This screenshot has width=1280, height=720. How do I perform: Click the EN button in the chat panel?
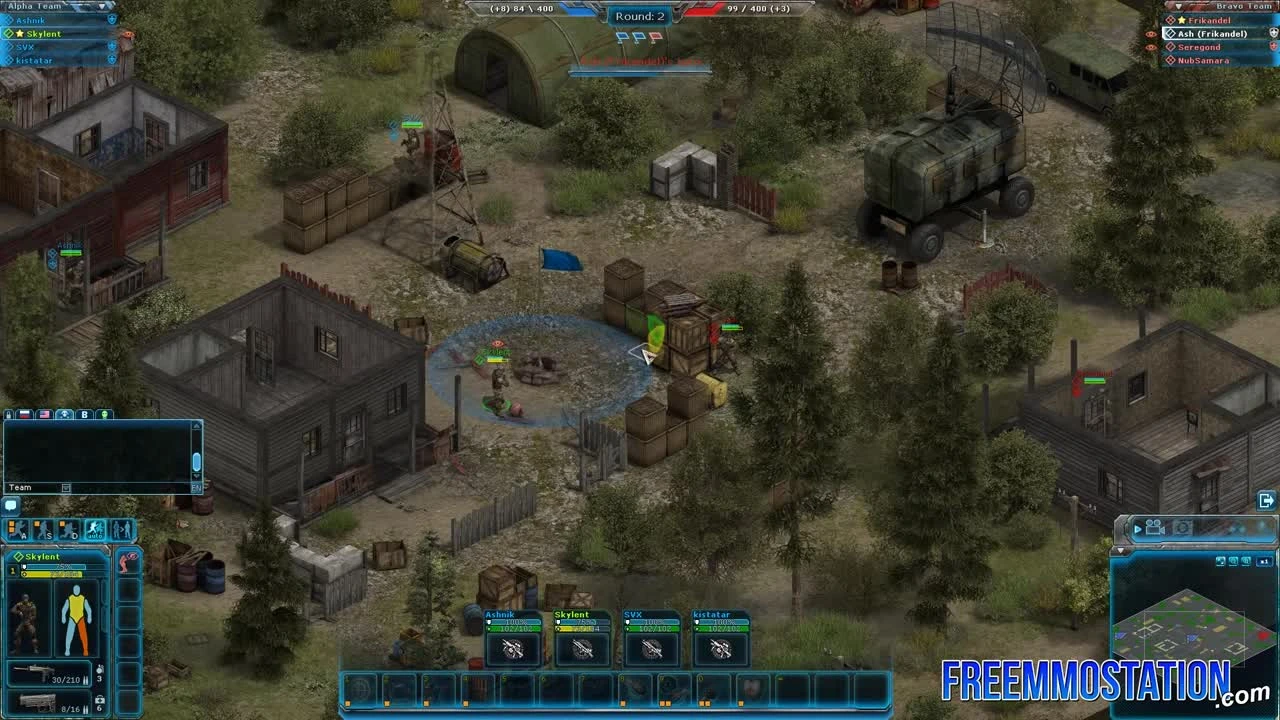[197, 488]
